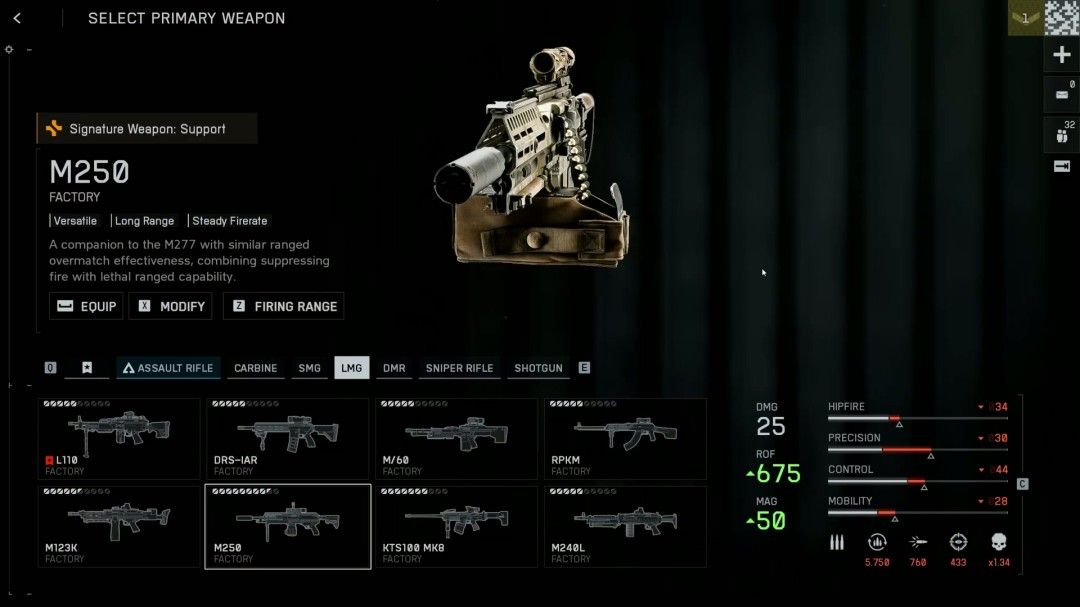Image resolution: width=1080 pixels, height=607 pixels.
Task: Select the KTS100 MK8 weapon tile
Action: [x=456, y=526]
